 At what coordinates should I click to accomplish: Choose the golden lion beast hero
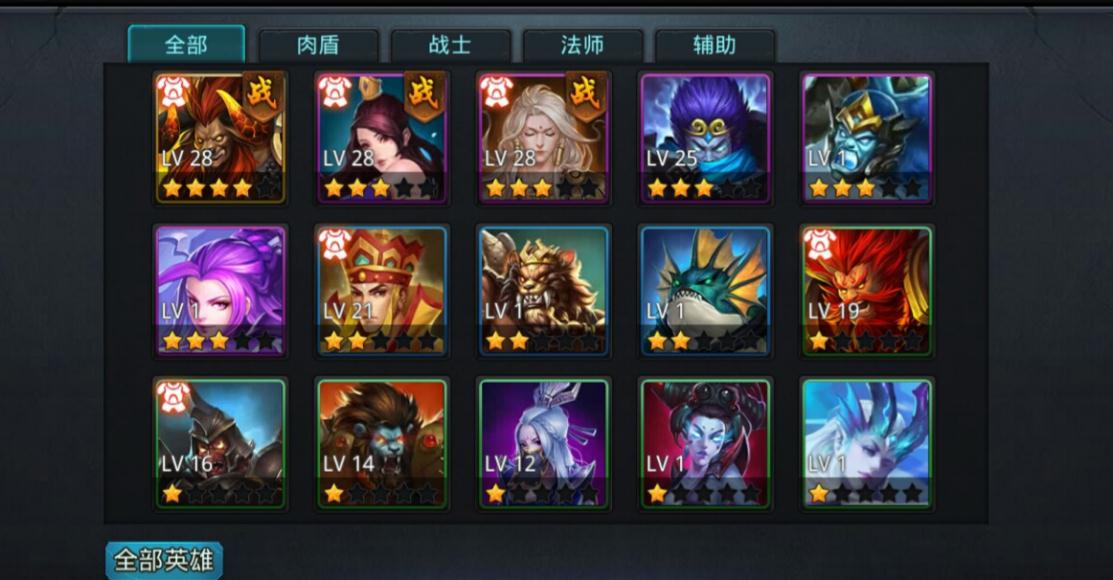click(544, 291)
